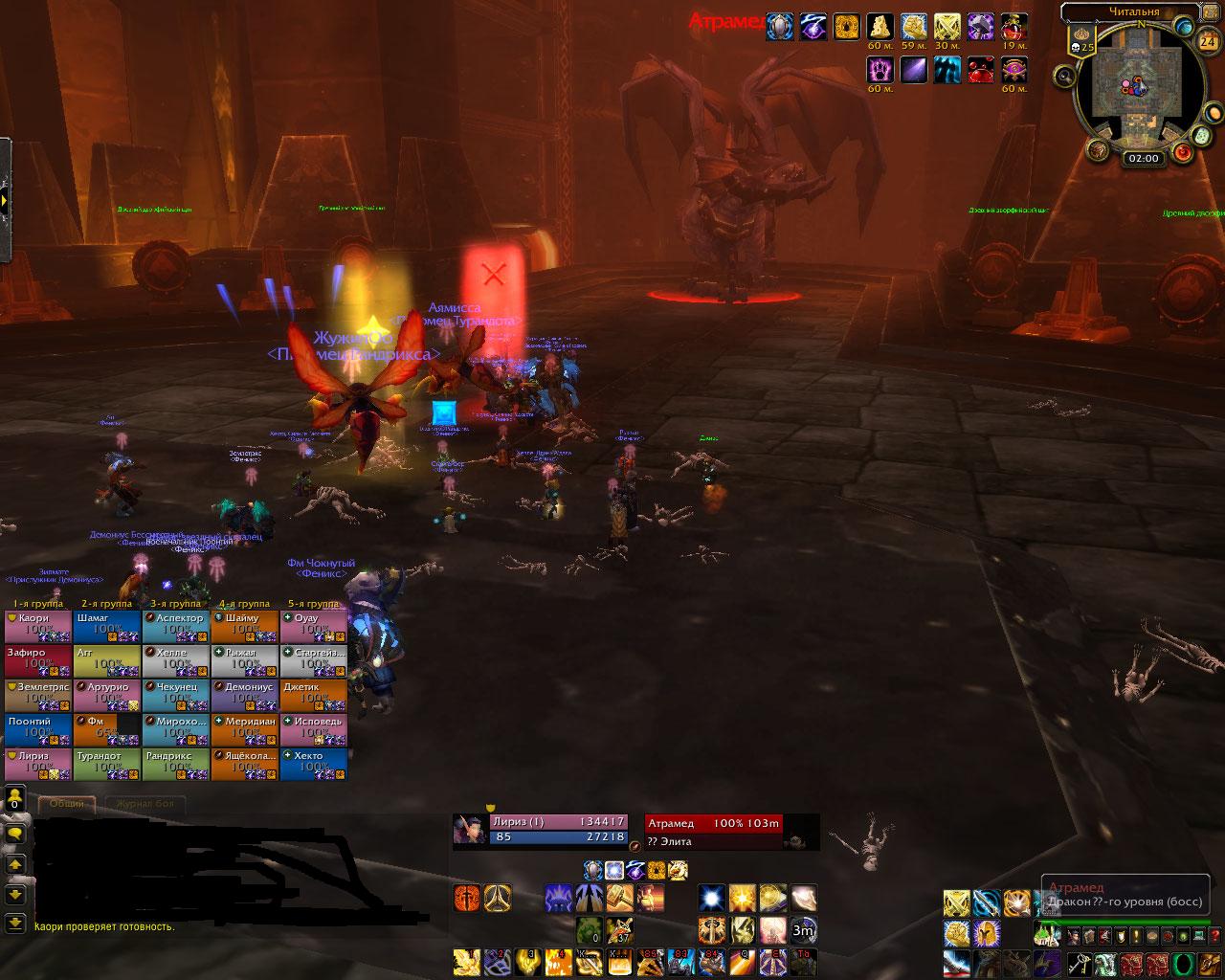This screenshot has width=1225, height=980.
Task: Switch to the Общий chat tab
Action: [65, 804]
